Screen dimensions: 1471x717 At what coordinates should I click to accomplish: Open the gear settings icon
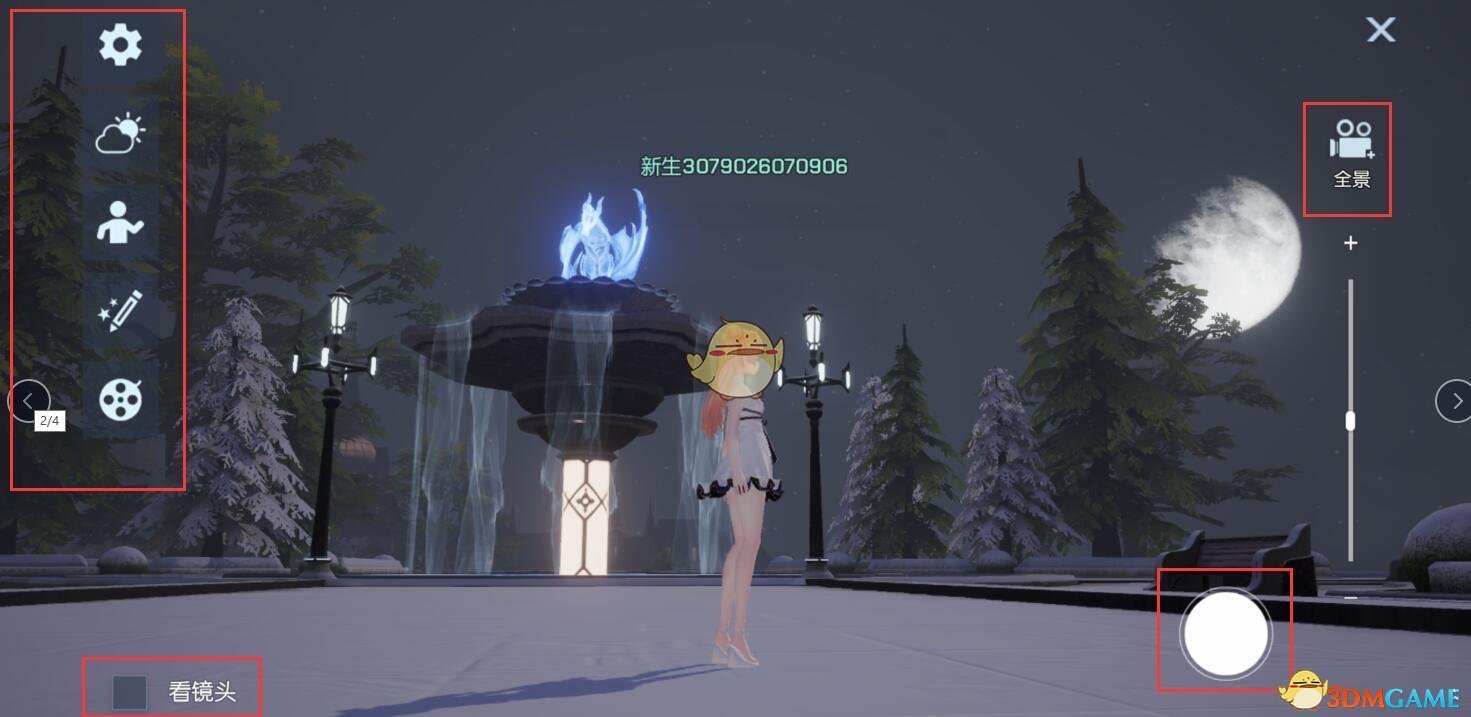[x=120, y=45]
